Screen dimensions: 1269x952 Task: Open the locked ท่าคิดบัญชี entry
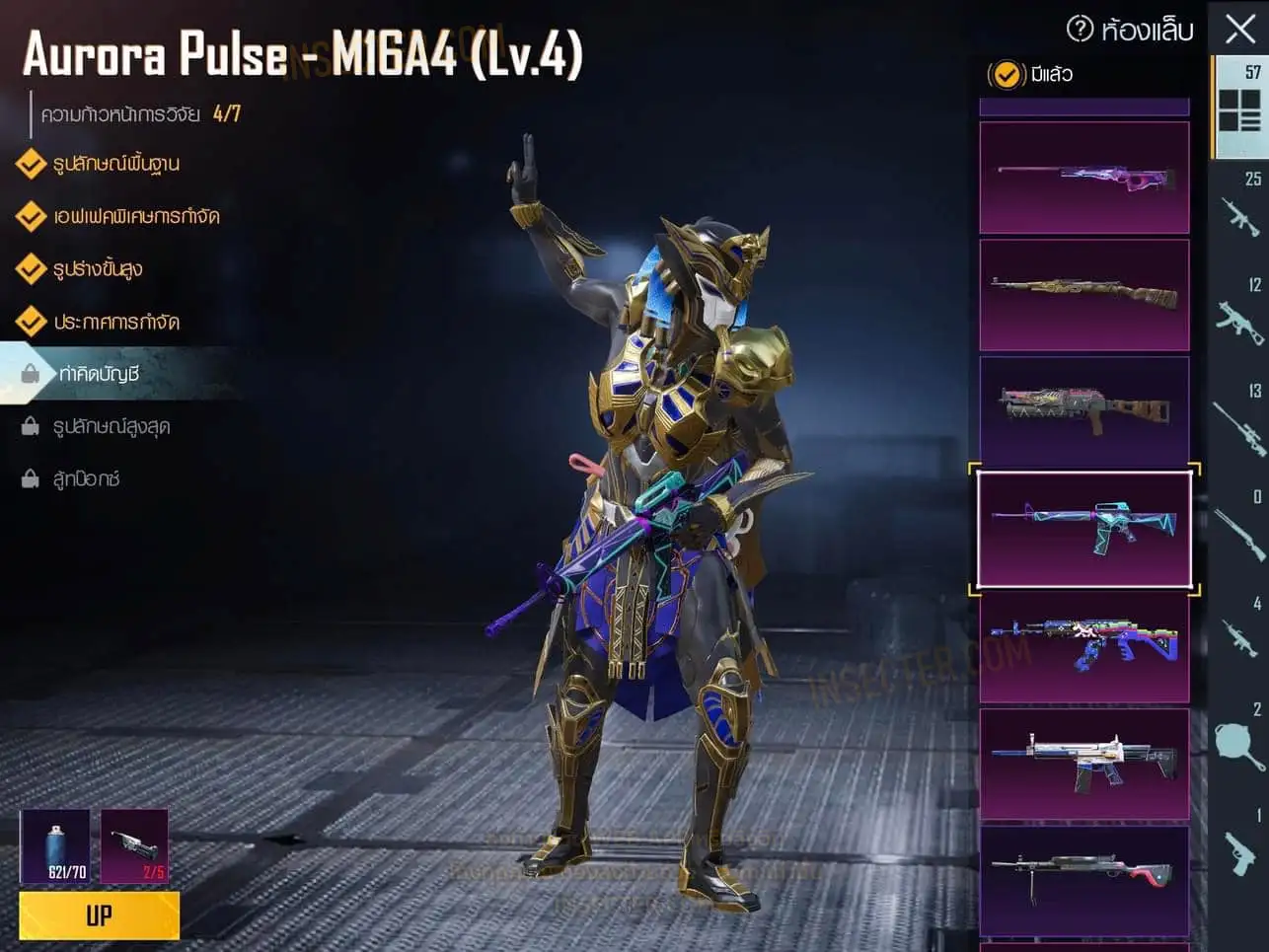99,374
